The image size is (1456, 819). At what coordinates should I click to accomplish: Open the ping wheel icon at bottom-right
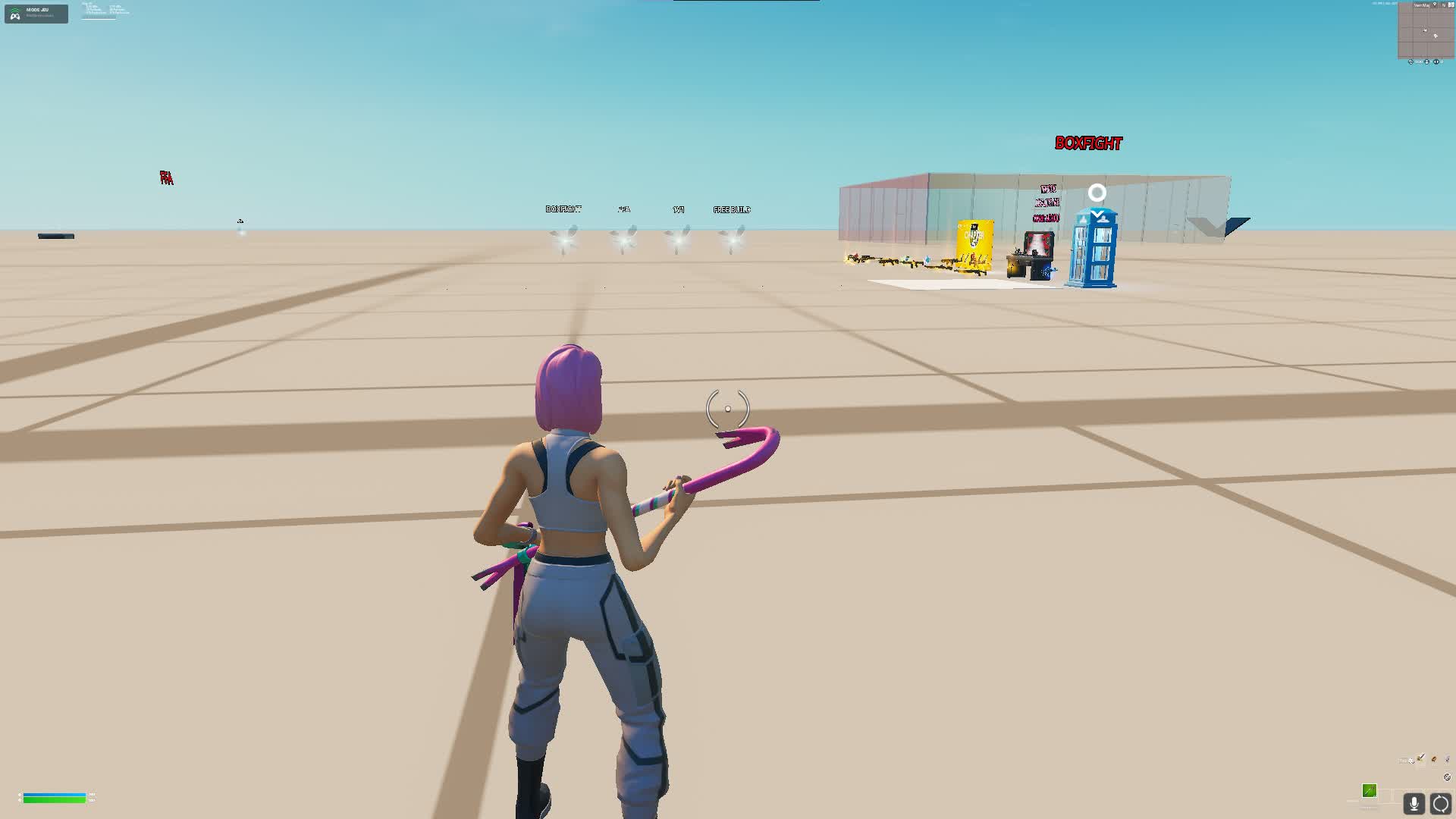[1439, 804]
